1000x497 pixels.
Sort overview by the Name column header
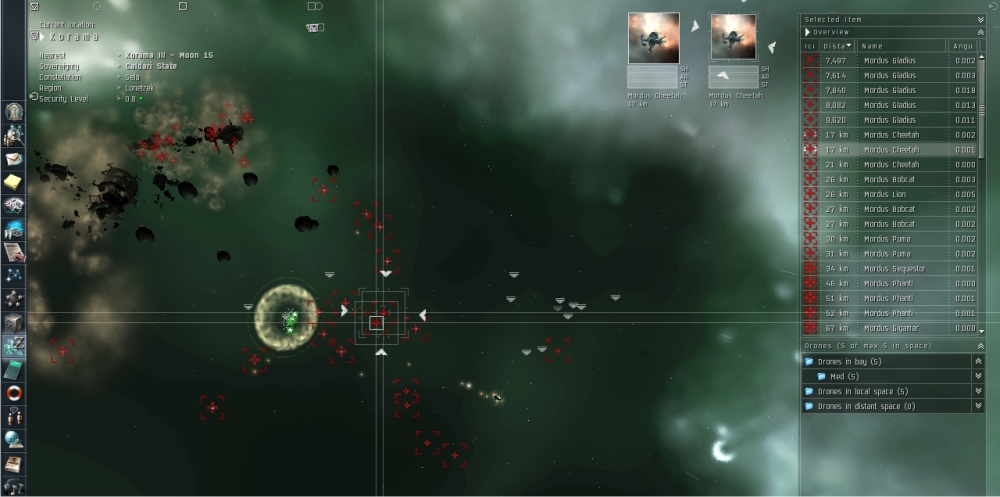(900, 46)
